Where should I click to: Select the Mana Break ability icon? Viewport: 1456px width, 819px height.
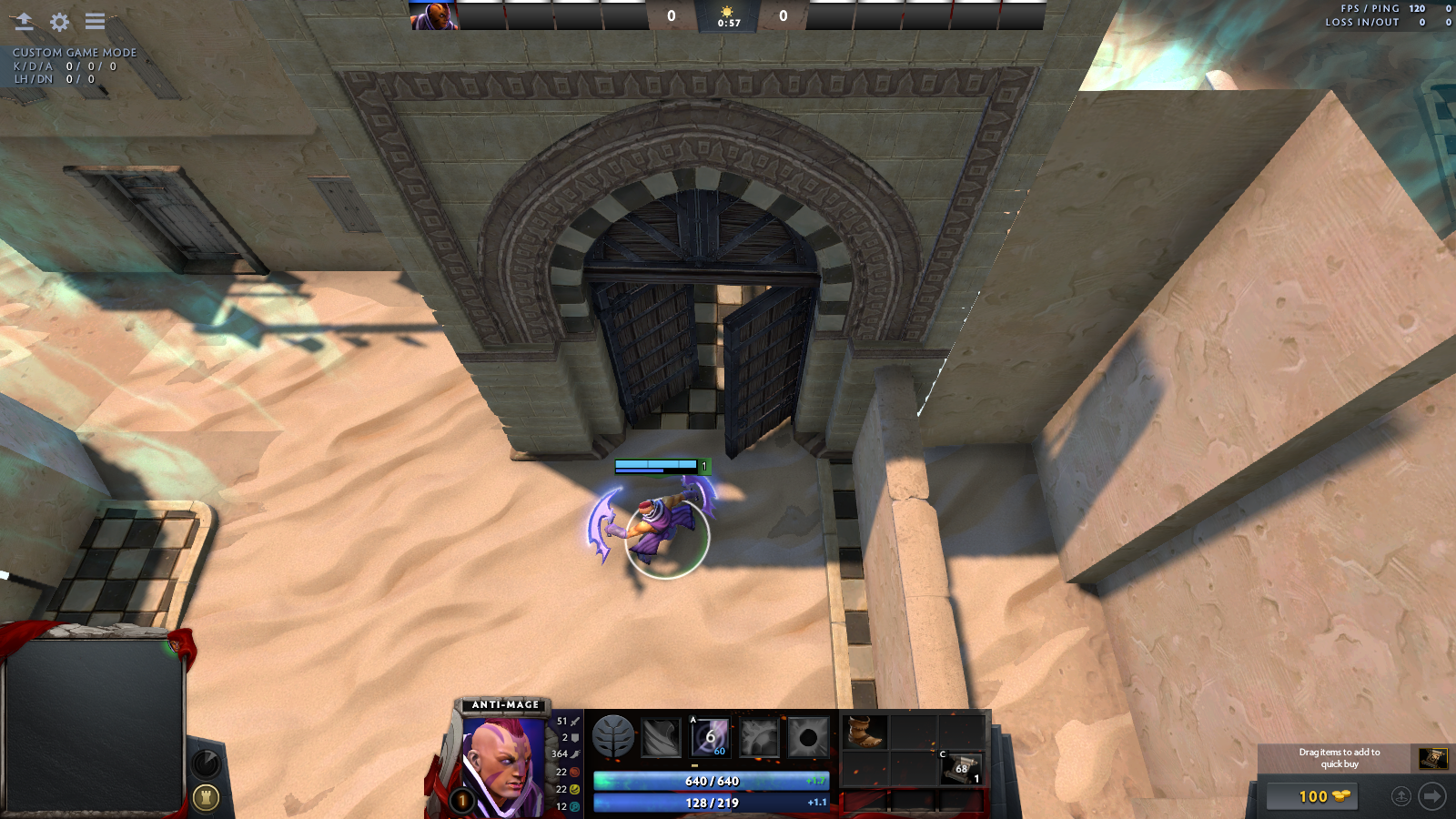coord(661,737)
